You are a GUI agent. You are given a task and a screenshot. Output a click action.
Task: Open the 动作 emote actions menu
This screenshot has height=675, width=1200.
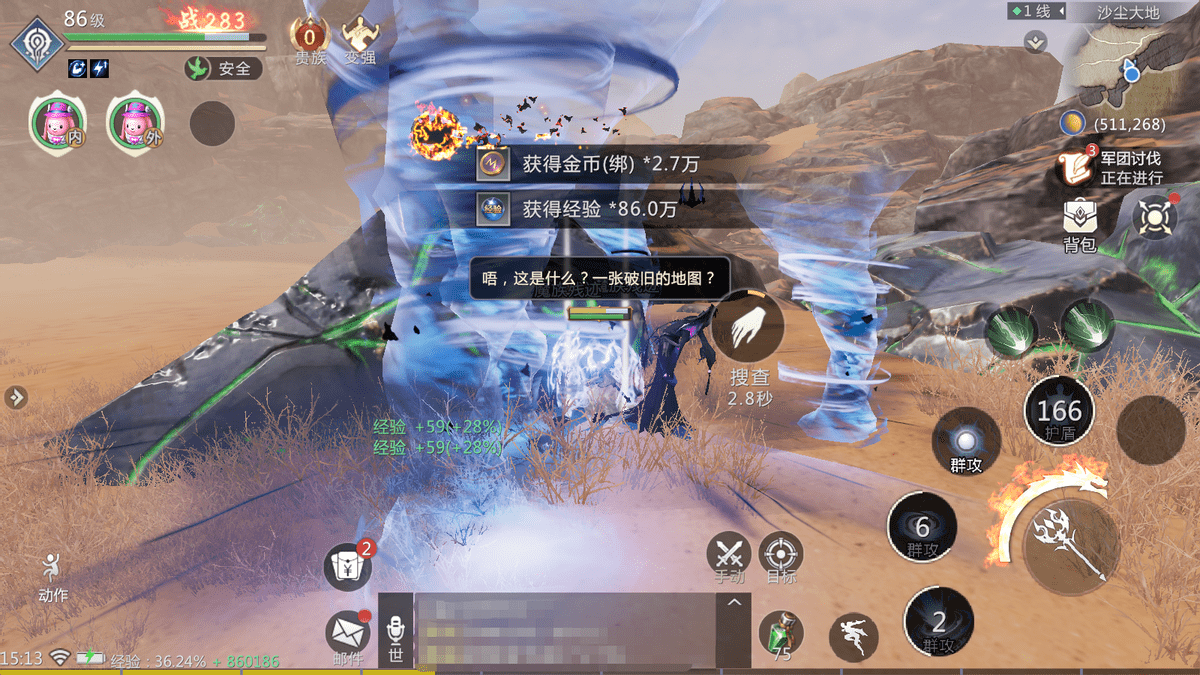53,576
